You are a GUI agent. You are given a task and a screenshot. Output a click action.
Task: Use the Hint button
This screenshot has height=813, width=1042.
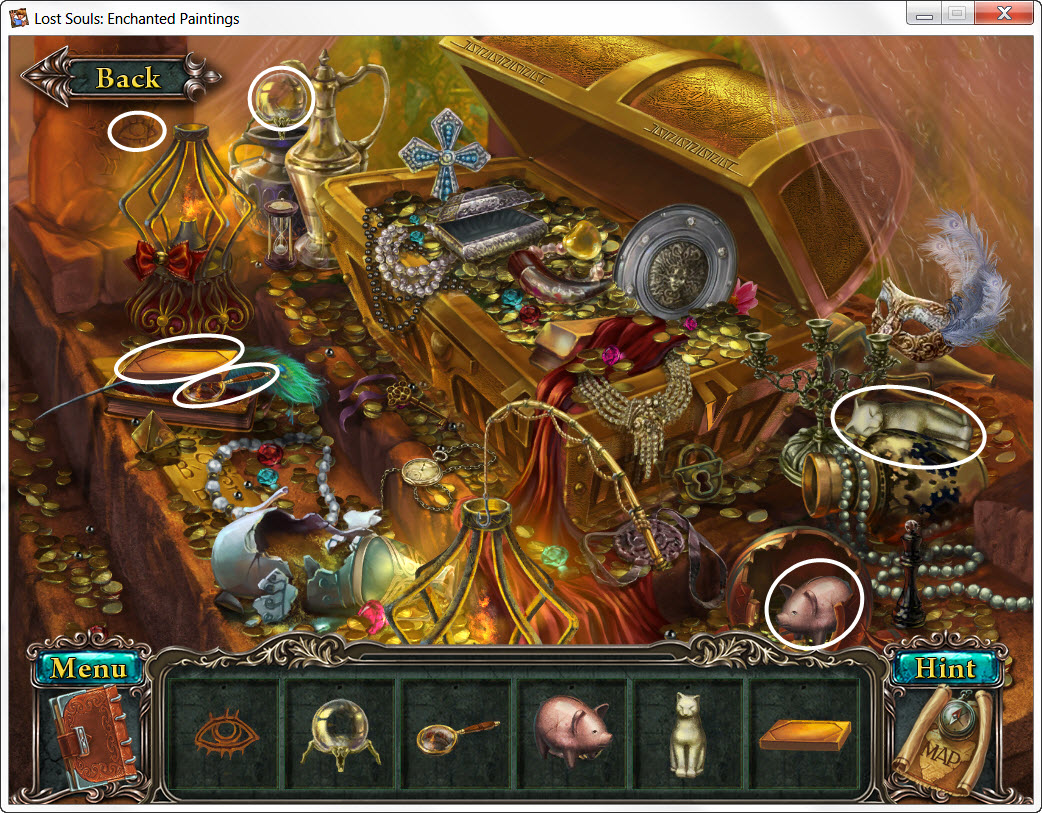tap(945, 668)
